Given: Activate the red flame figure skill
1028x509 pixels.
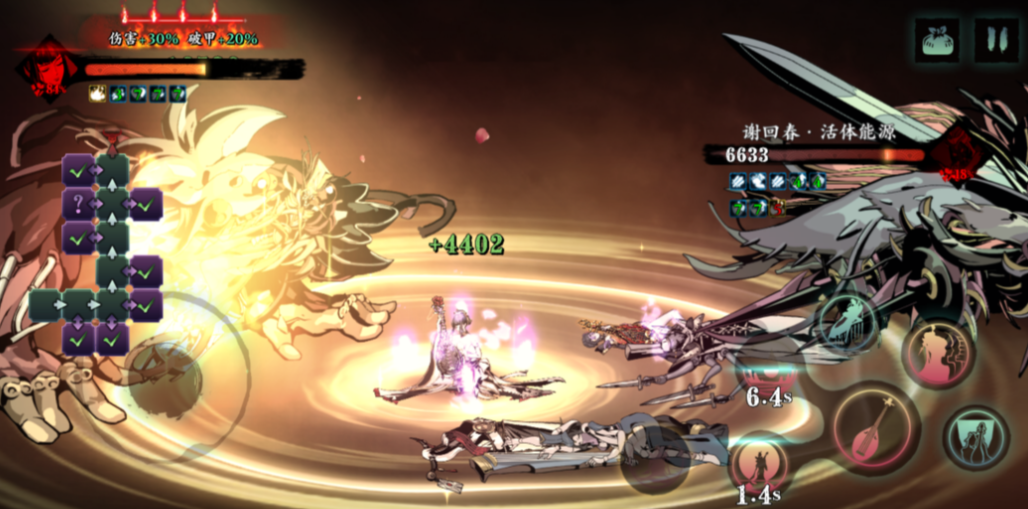Looking at the screenshot, I should coord(939,352).
